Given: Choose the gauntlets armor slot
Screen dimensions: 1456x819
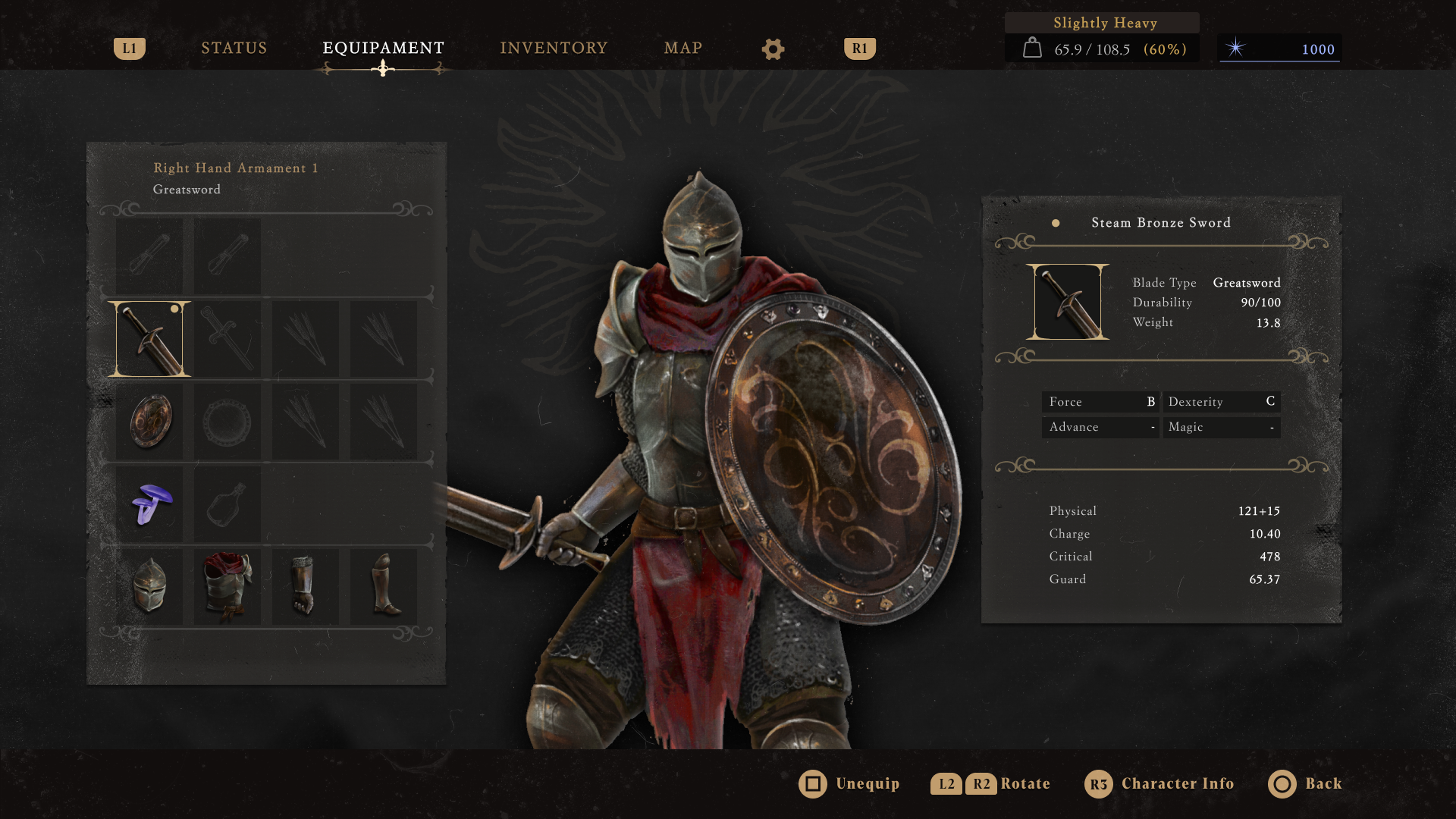Looking at the screenshot, I should tap(305, 586).
